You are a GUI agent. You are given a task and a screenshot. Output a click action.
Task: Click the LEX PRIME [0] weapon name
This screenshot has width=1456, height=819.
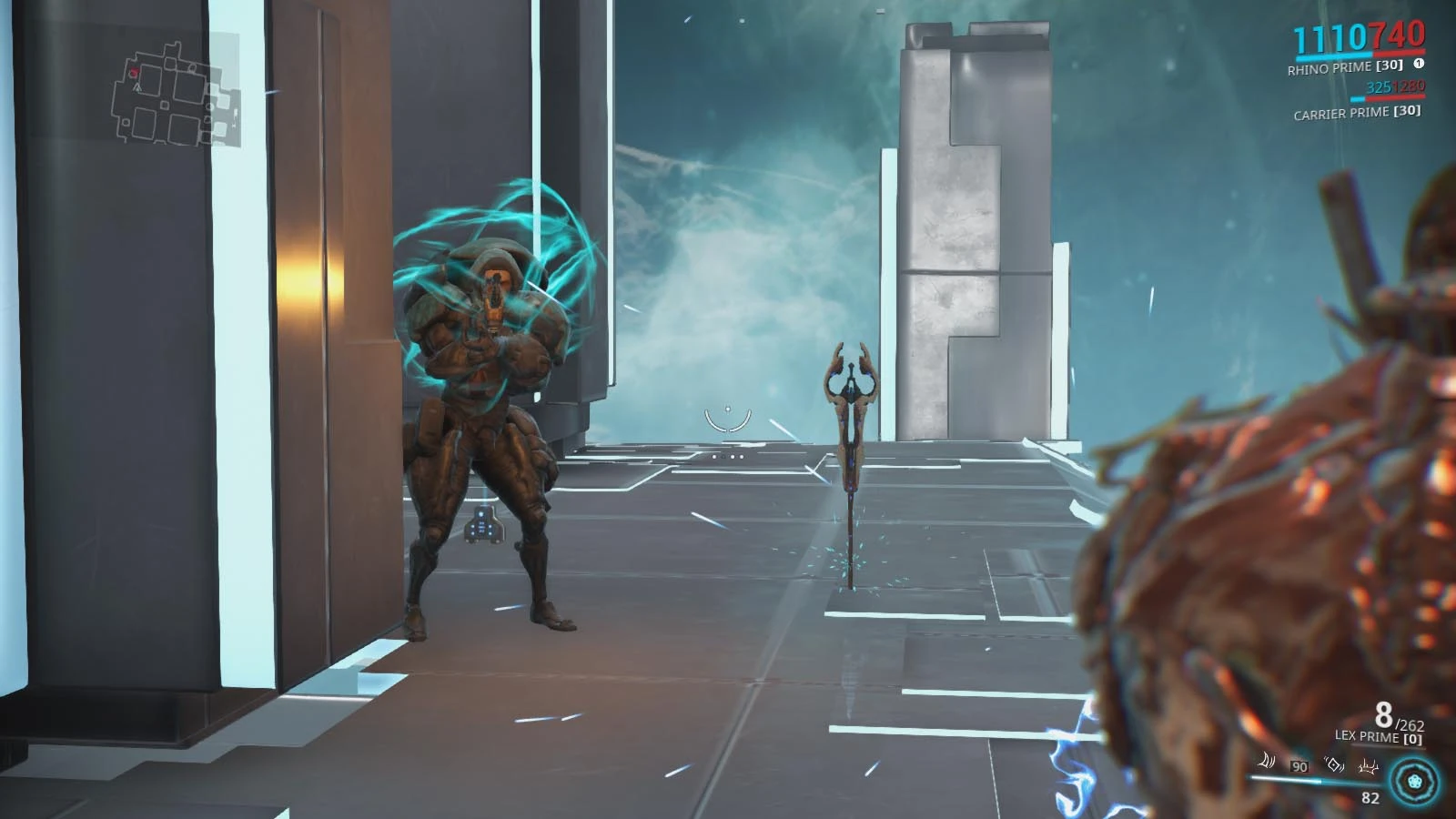pyautogui.click(x=1378, y=737)
